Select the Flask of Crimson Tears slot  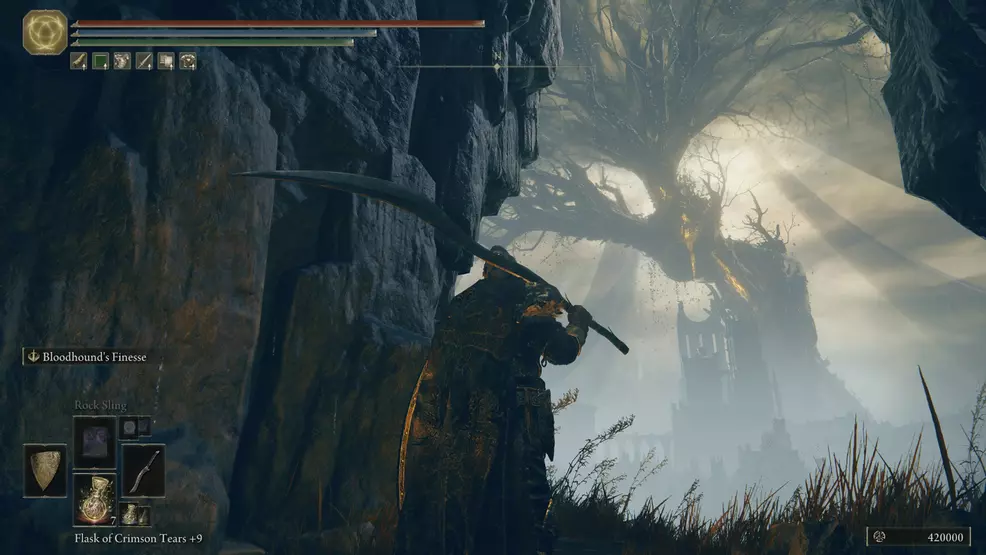tap(94, 498)
